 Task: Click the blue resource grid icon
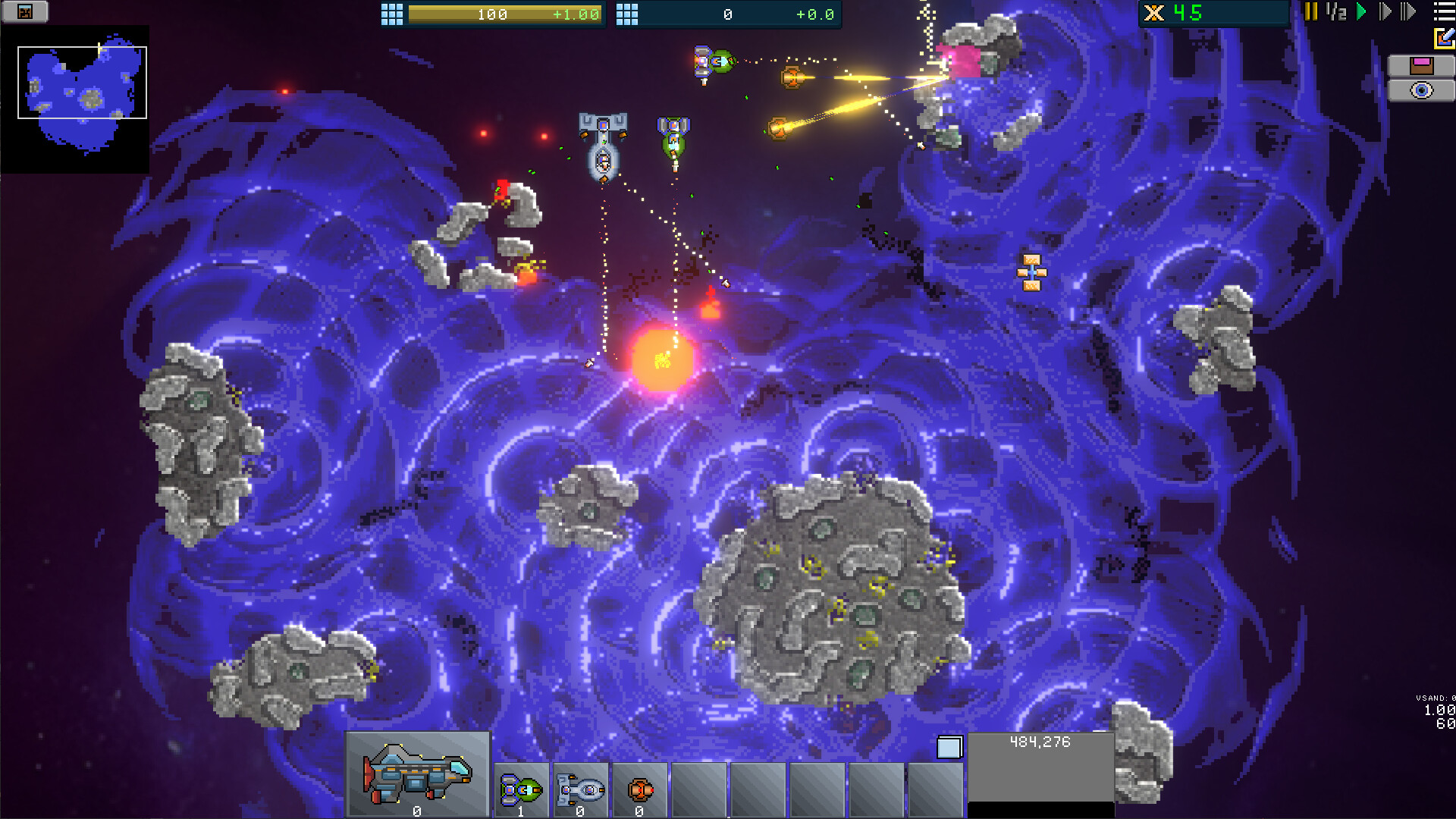click(x=626, y=14)
